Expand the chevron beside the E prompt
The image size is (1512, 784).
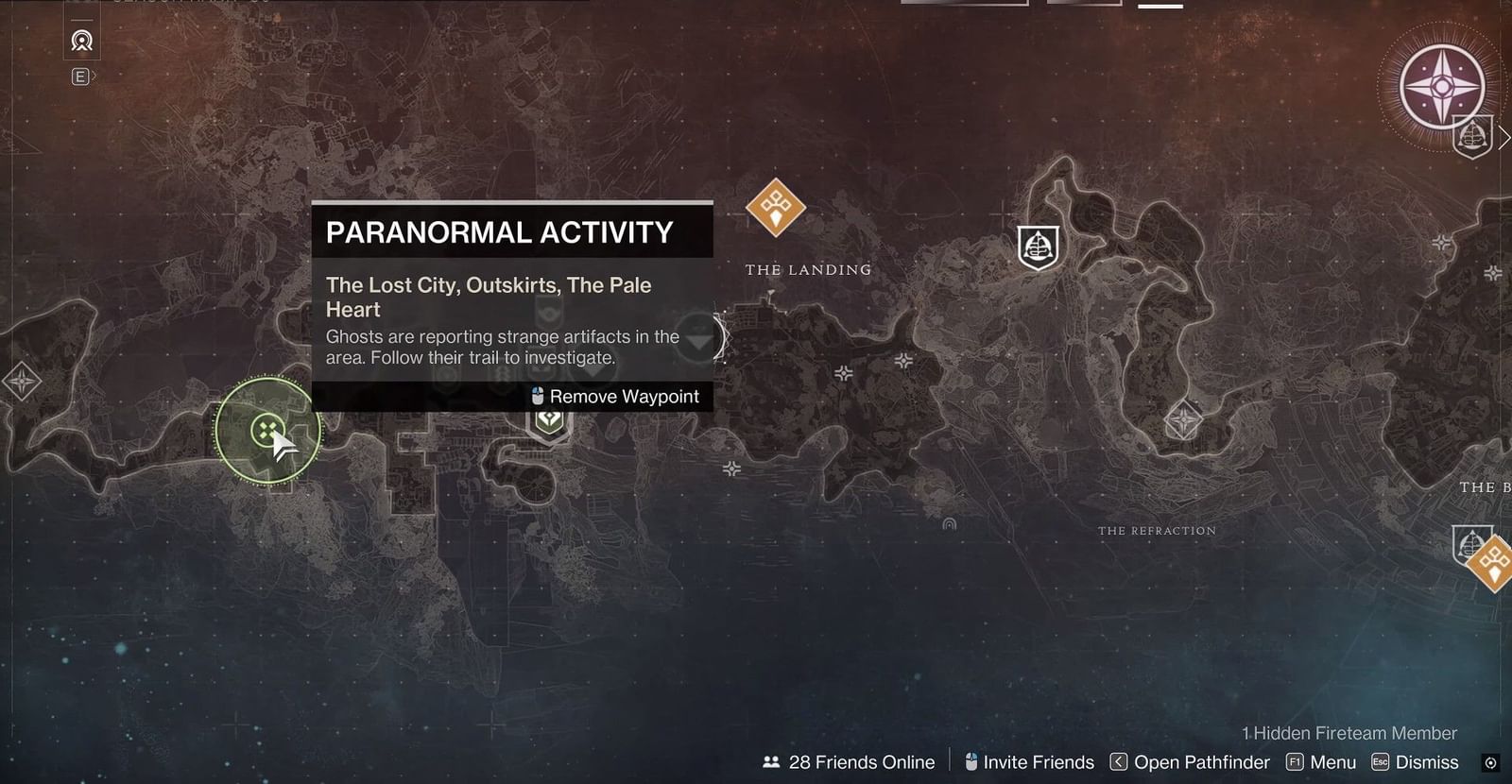tap(94, 77)
